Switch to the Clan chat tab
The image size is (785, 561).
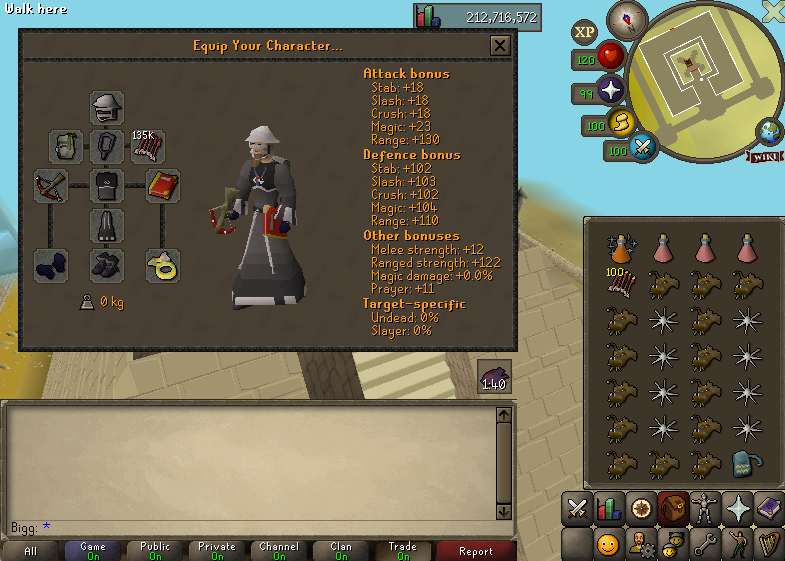340,551
